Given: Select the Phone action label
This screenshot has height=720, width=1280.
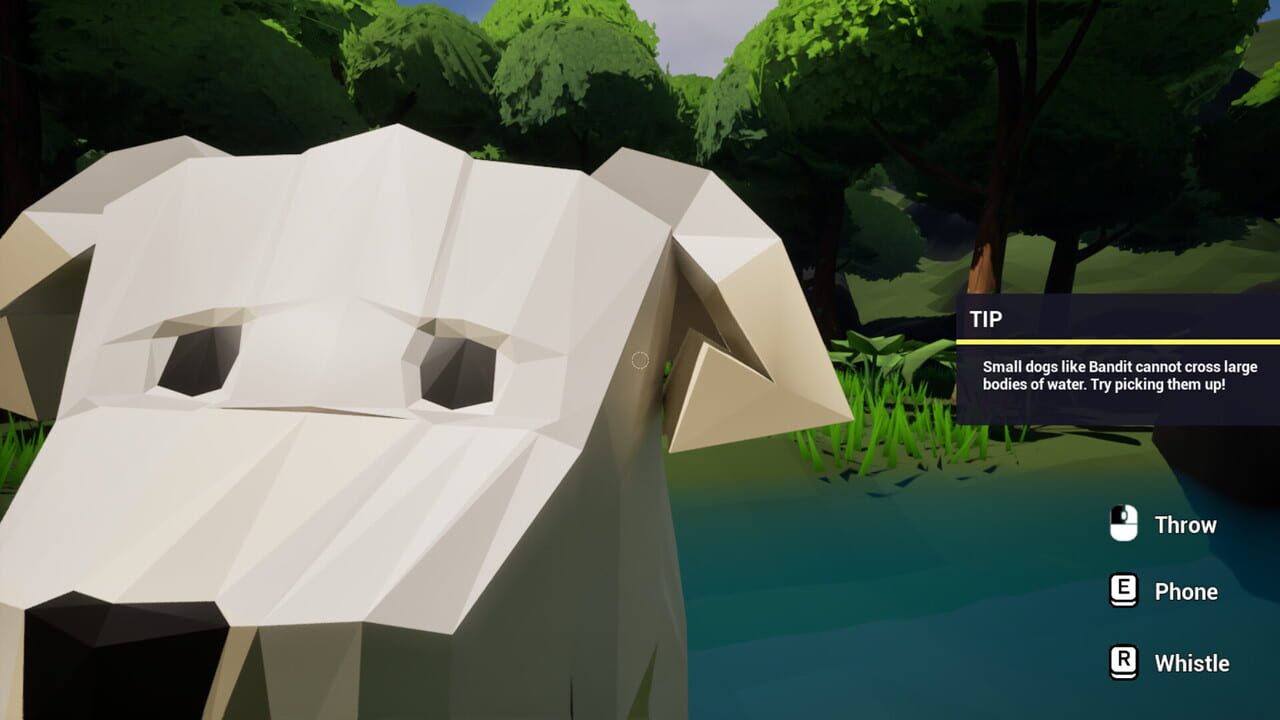Looking at the screenshot, I should (1184, 591).
